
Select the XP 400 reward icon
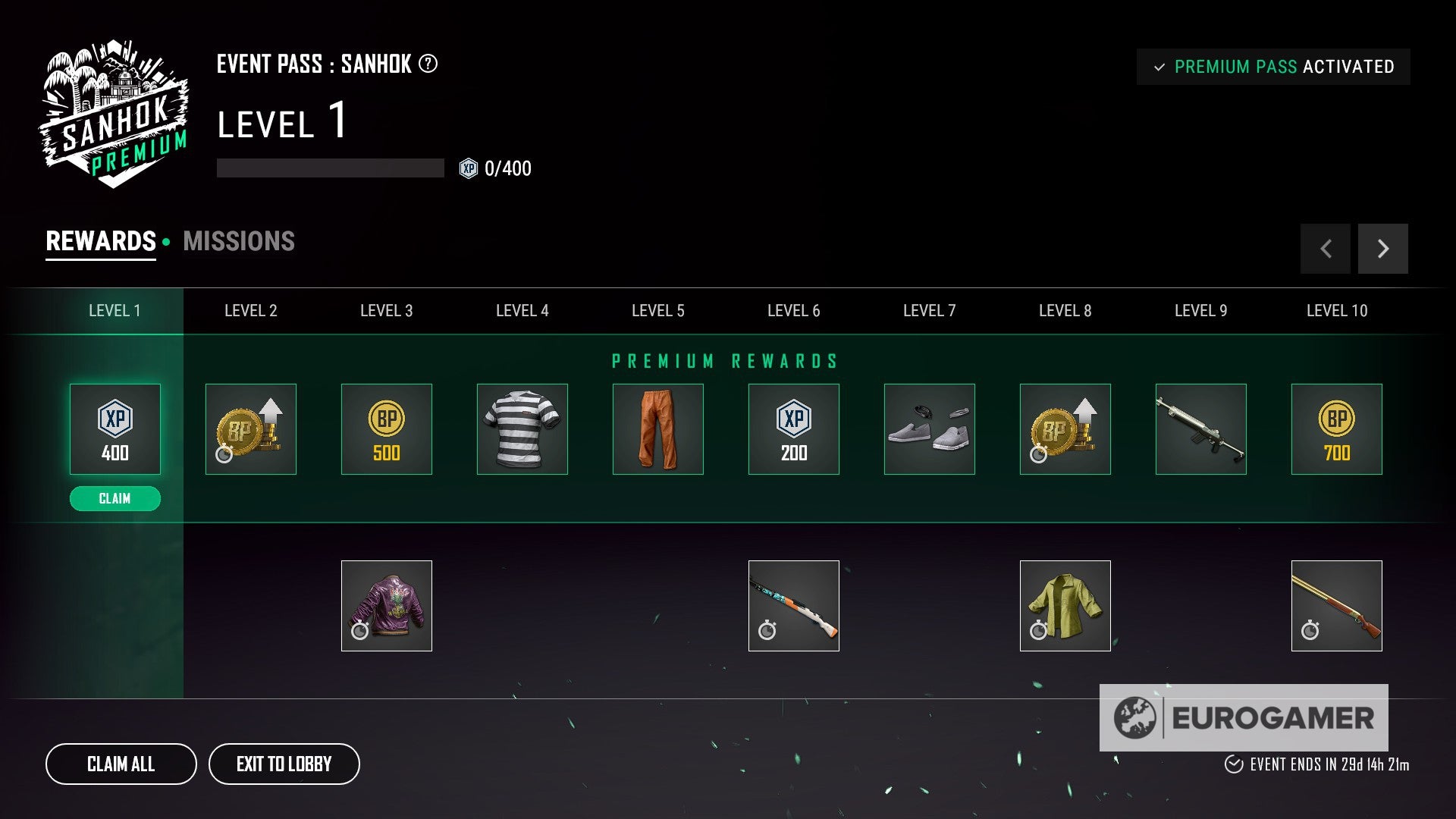click(x=115, y=428)
